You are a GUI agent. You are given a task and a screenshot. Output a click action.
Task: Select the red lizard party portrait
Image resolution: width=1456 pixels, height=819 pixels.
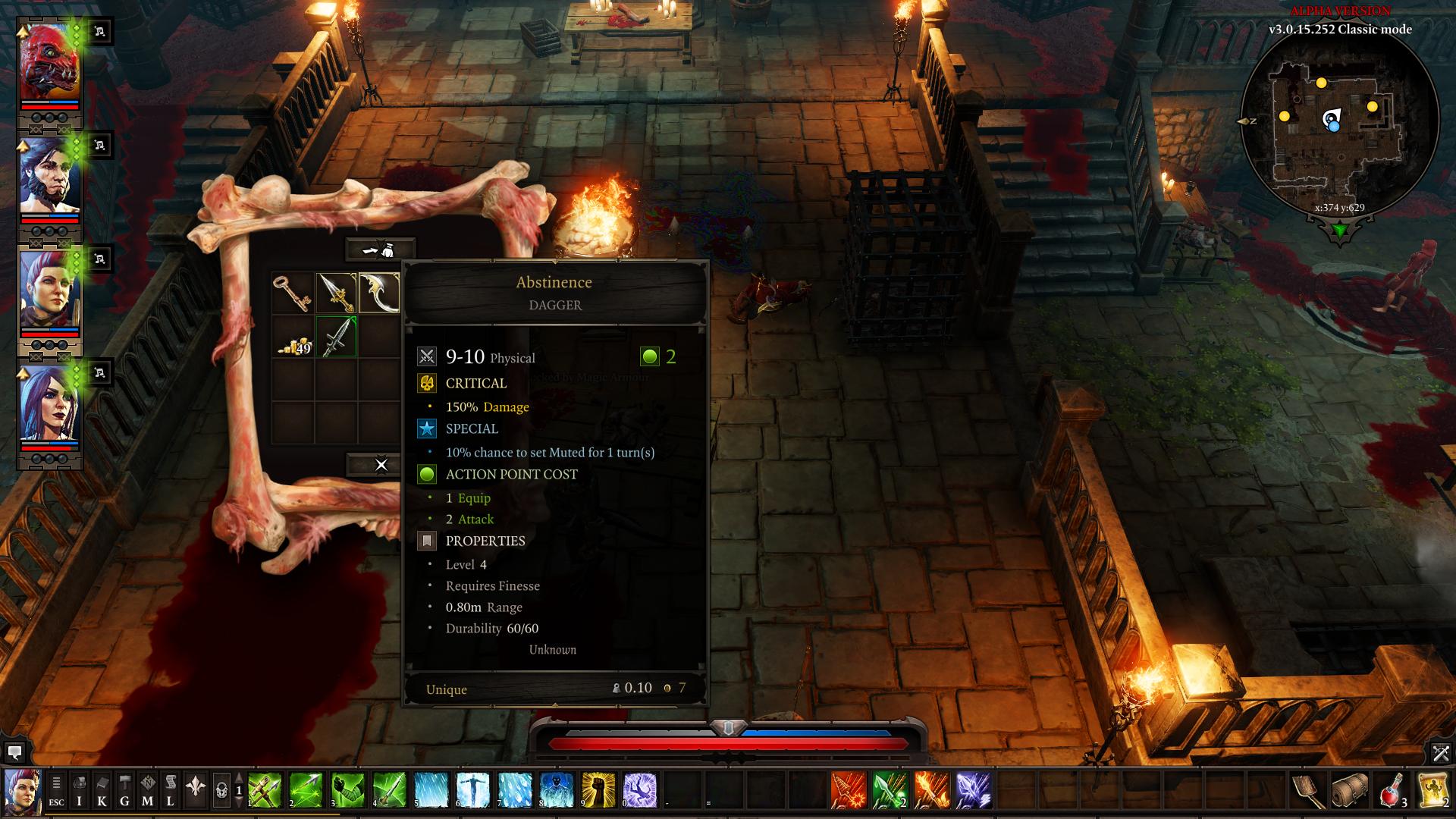[x=49, y=67]
